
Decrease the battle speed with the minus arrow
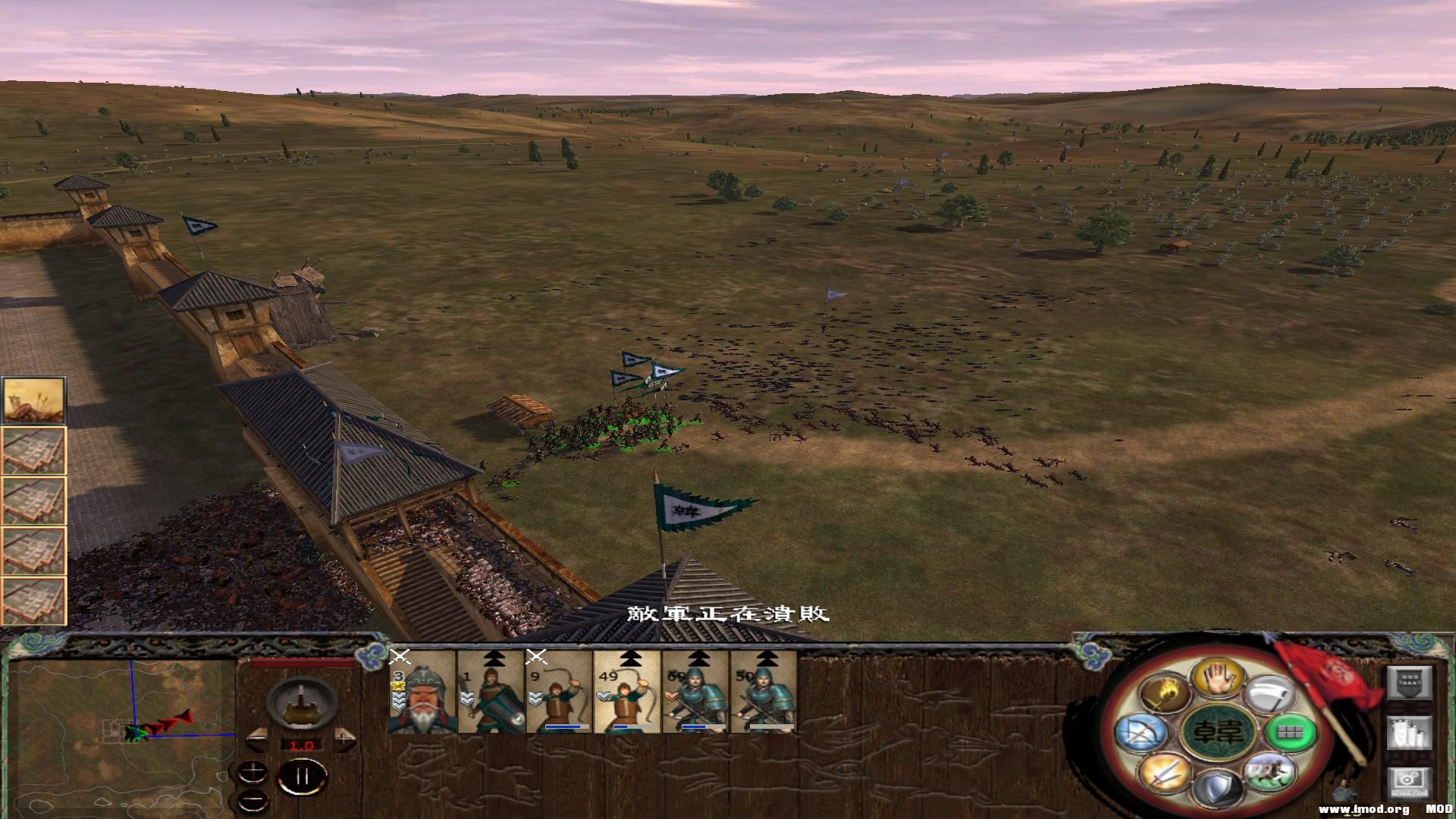click(x=256, y=736)
